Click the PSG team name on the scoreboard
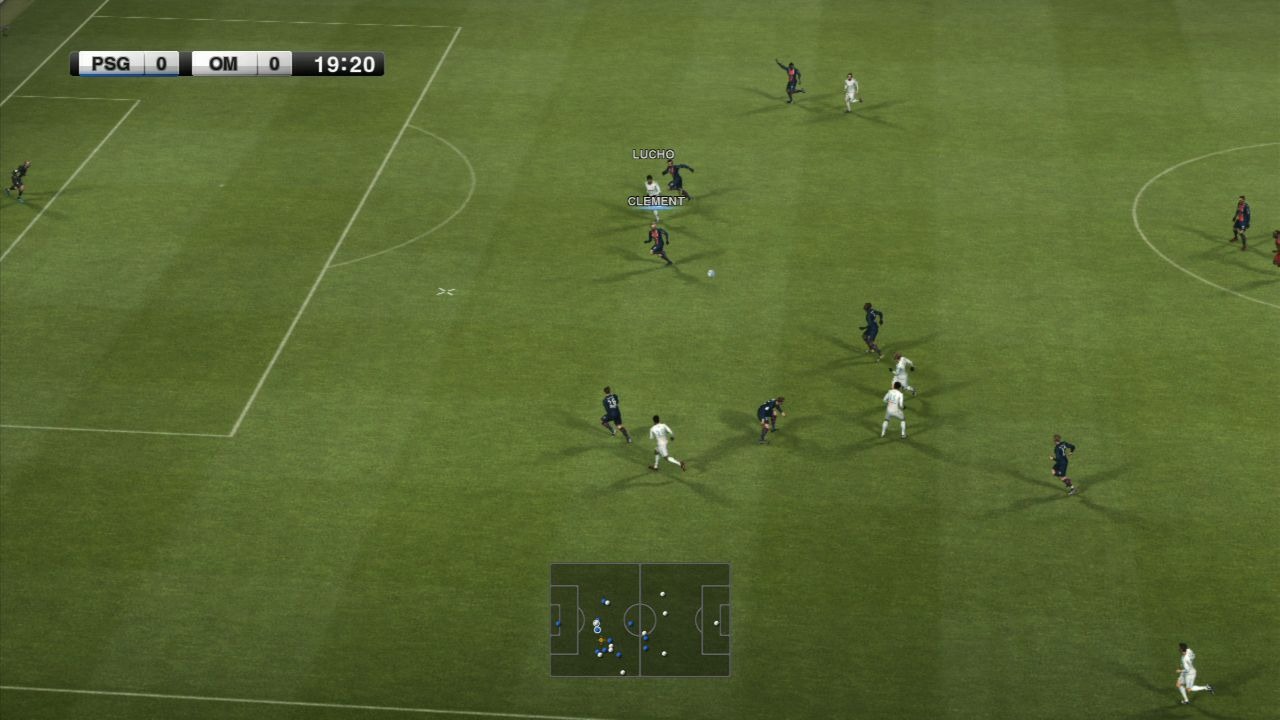 point(112,62)
